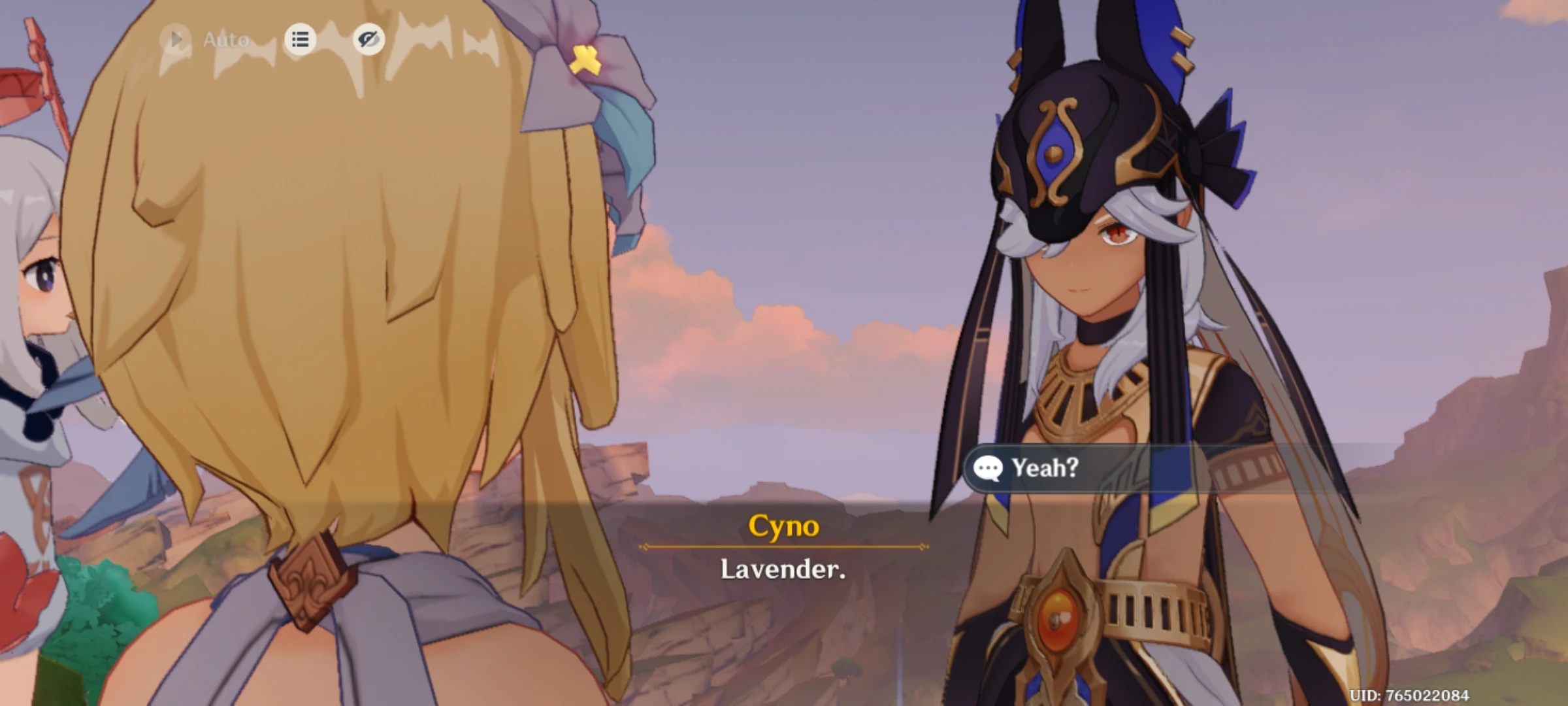Tap the crossed-out eye visibility icon
Viewport: 1568px width, 706px height.
[x=369, y=40]
